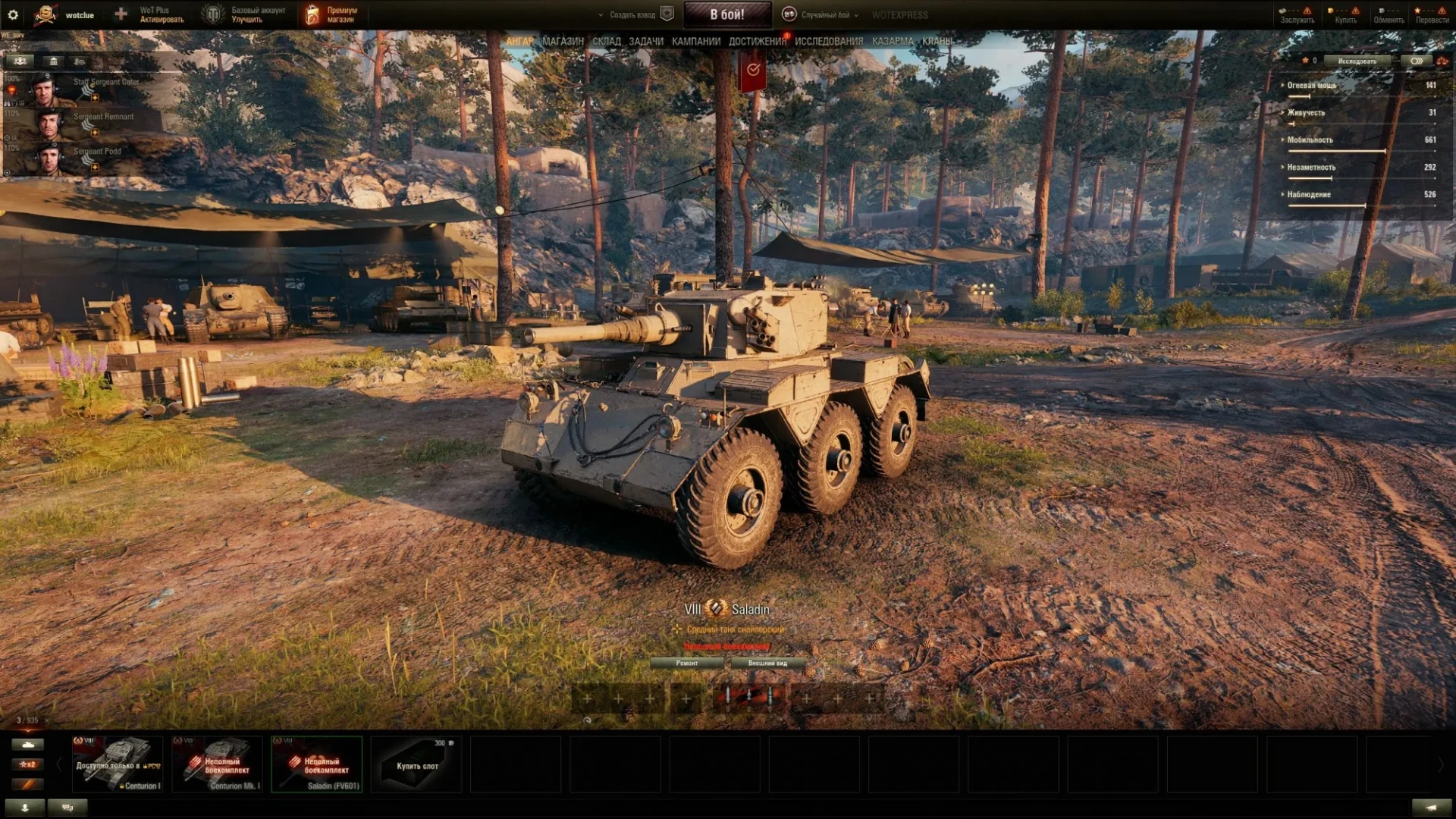This screenshot has height=819, width=1456.
Task: Create a platoon with Создать взвод
Action: (x=632, y=14)
